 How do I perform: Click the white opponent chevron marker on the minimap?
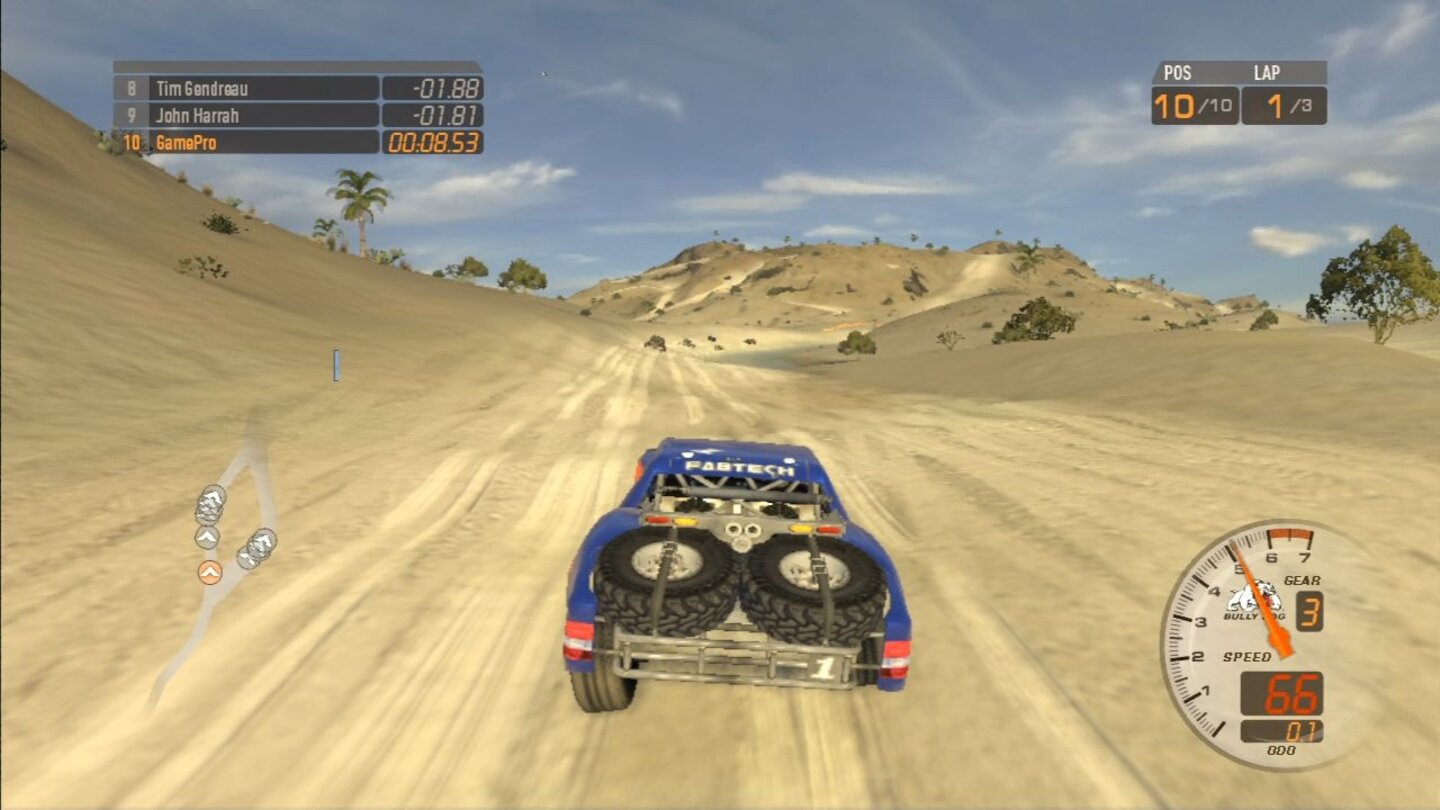(208, 539)
